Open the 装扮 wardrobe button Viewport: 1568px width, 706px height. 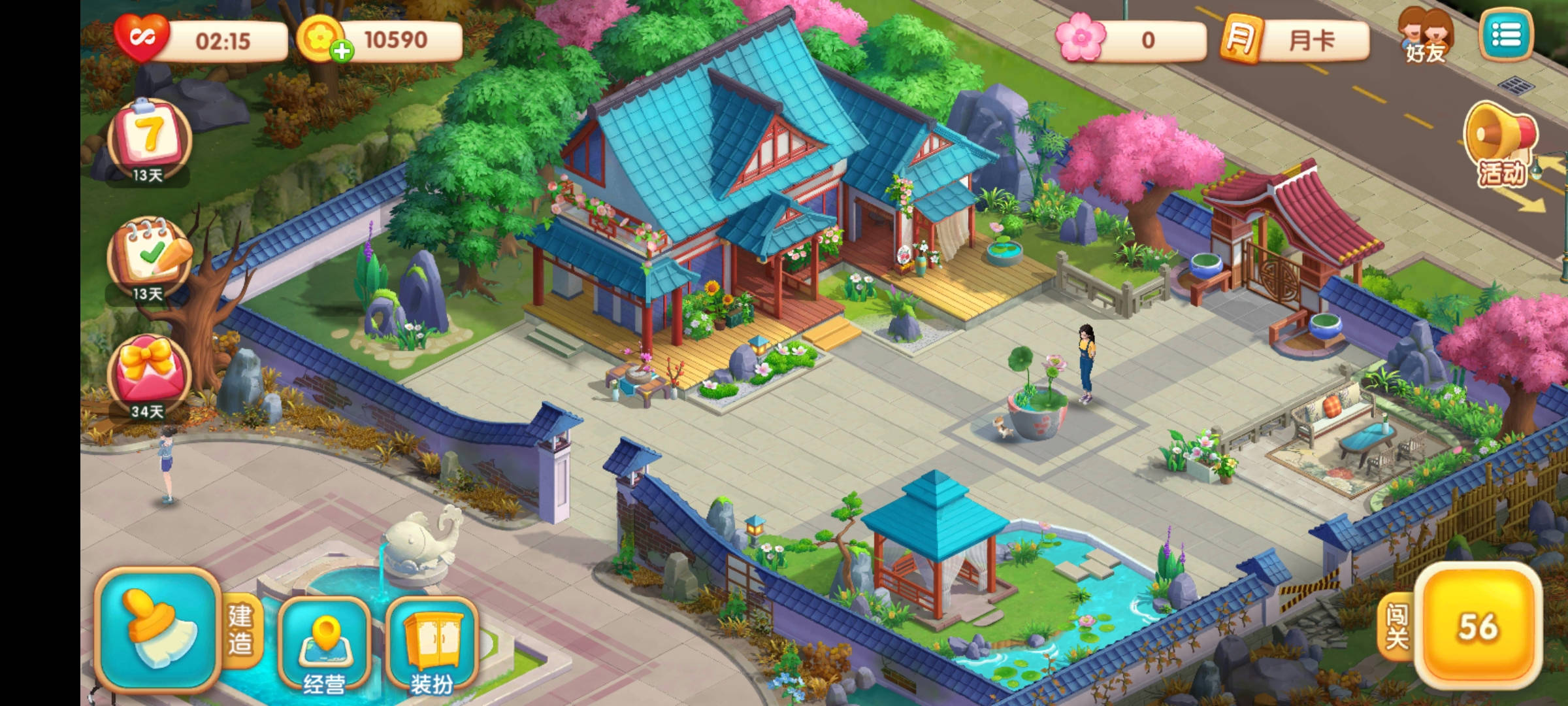pos(431,643)
